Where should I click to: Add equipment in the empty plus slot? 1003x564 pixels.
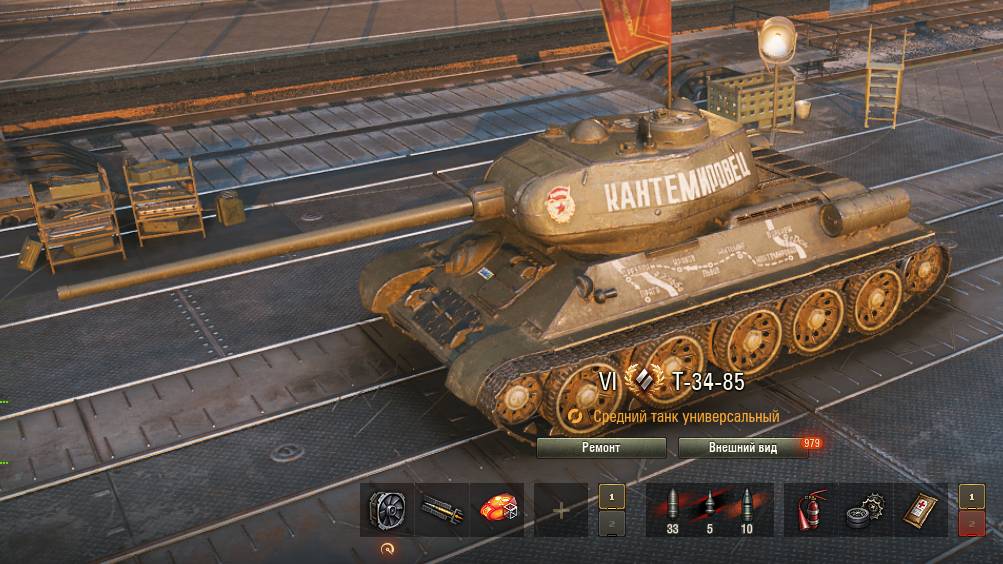pos(560,510)
